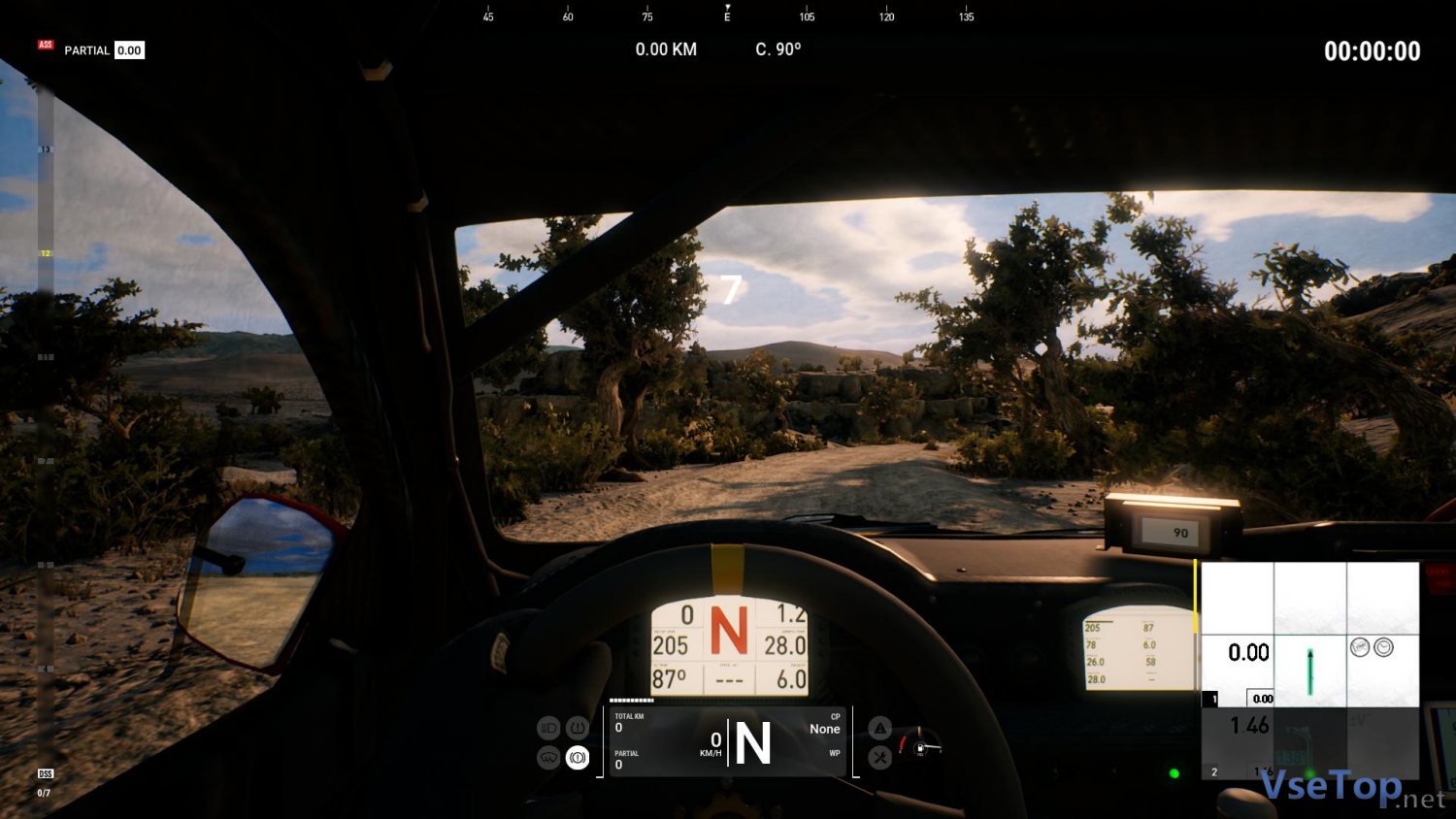
Task: Select roadbook row 2 at 1.46 km
Action: (1309, 743)
